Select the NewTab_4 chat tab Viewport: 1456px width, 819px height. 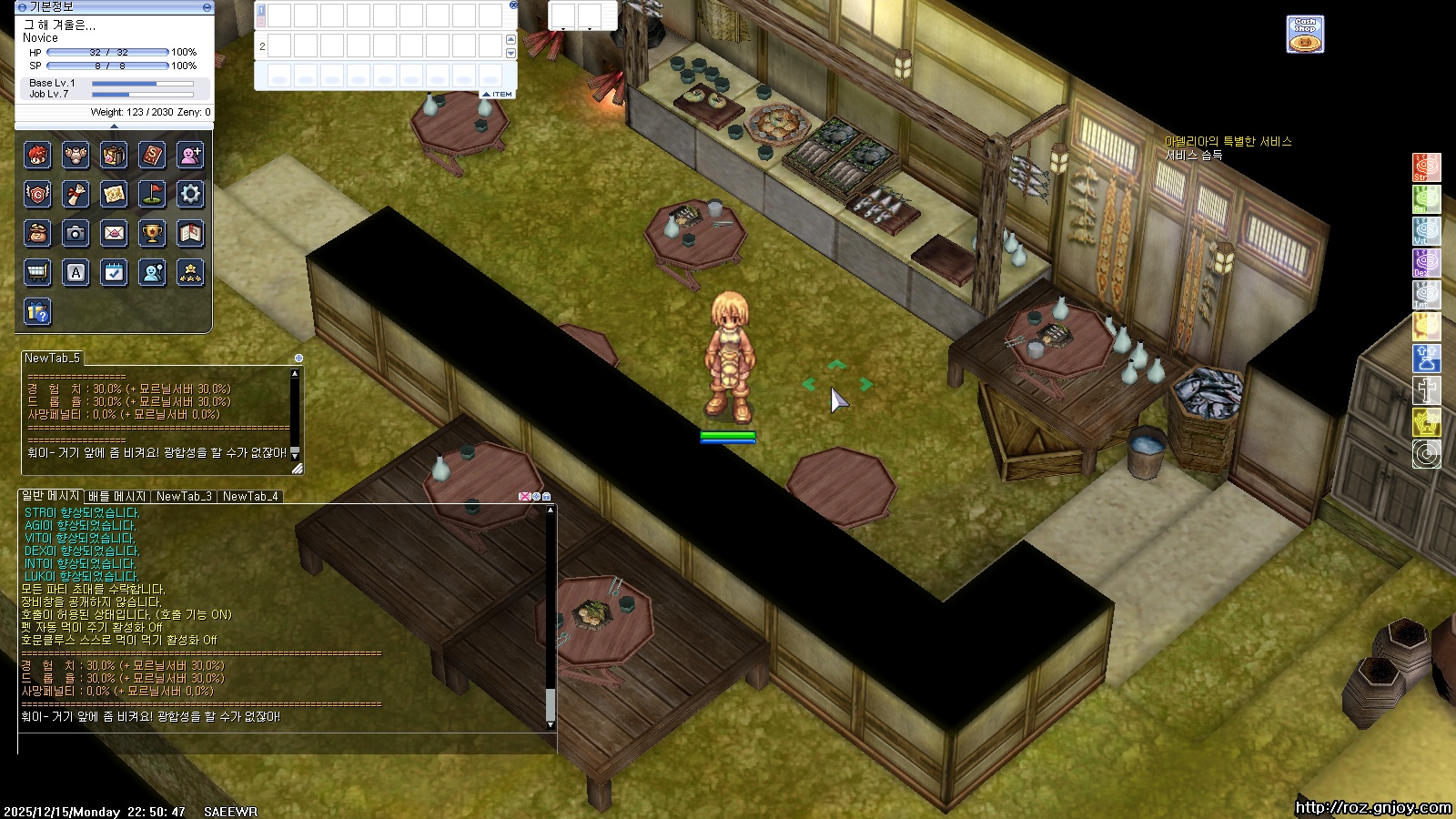(250, 497)
